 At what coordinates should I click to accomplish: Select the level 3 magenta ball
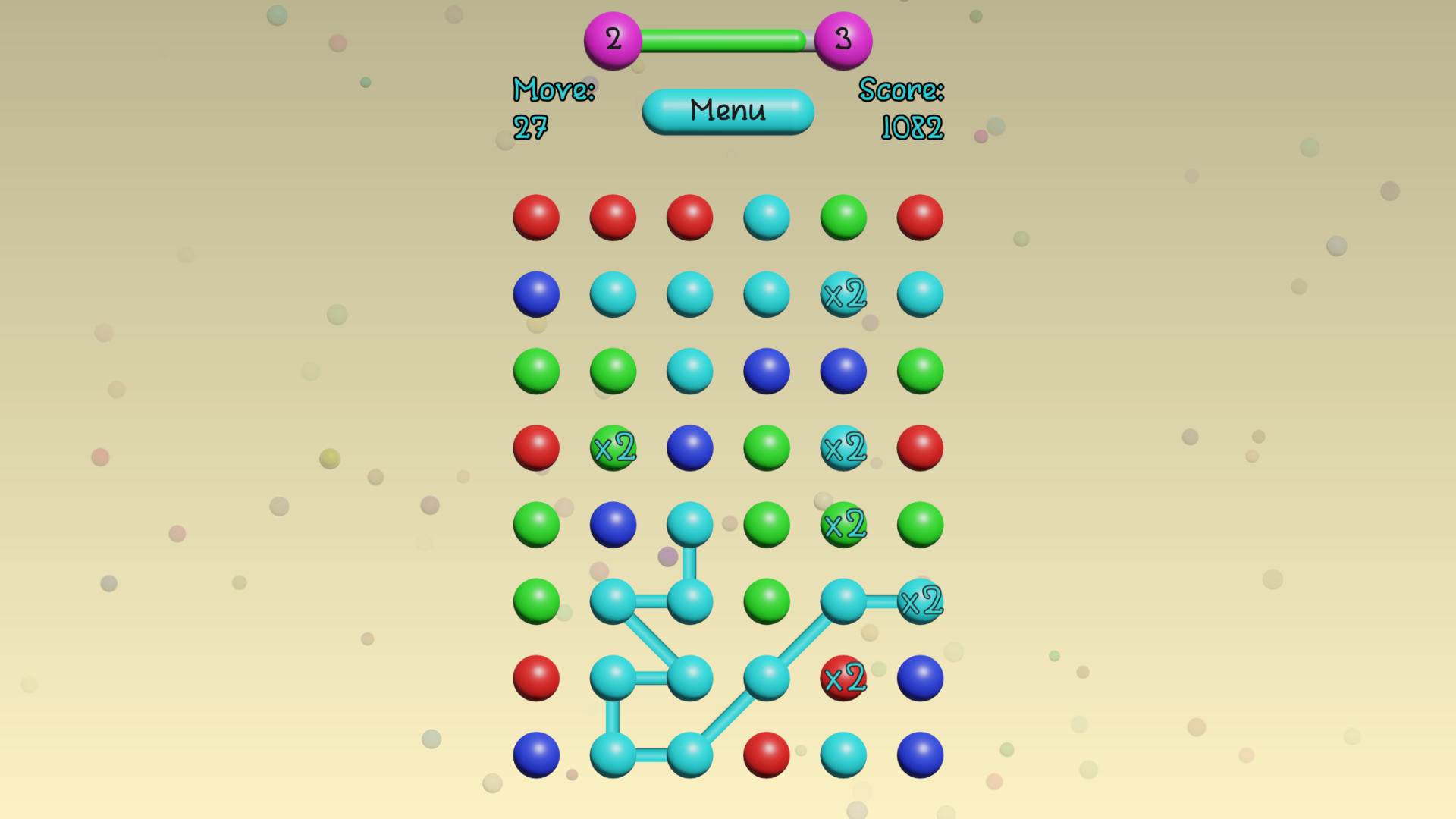click(843, 41)
